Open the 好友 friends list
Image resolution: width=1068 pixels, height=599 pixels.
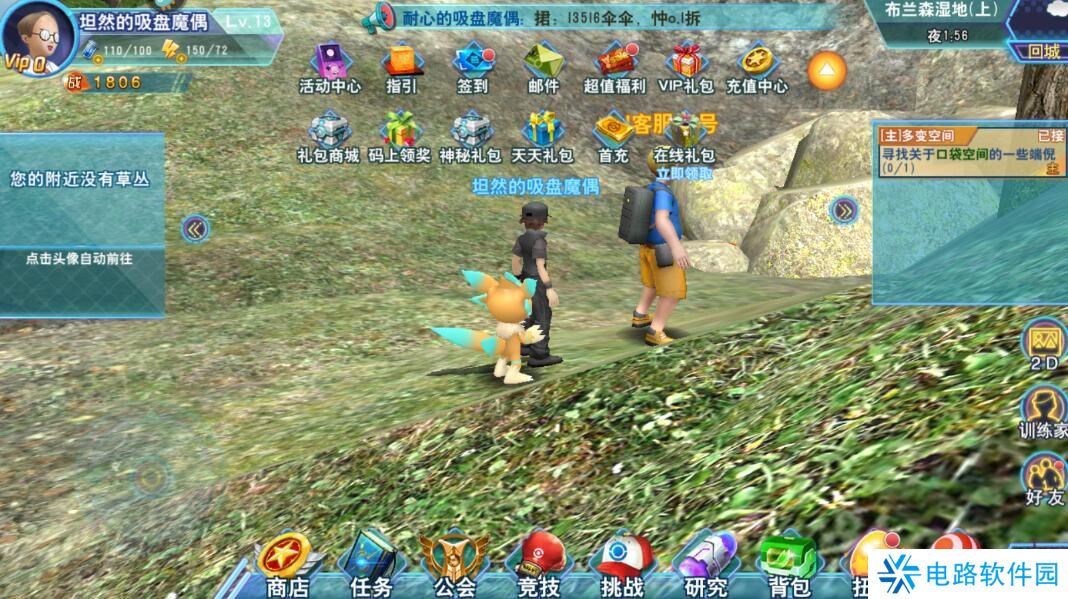click(1044, 478)
